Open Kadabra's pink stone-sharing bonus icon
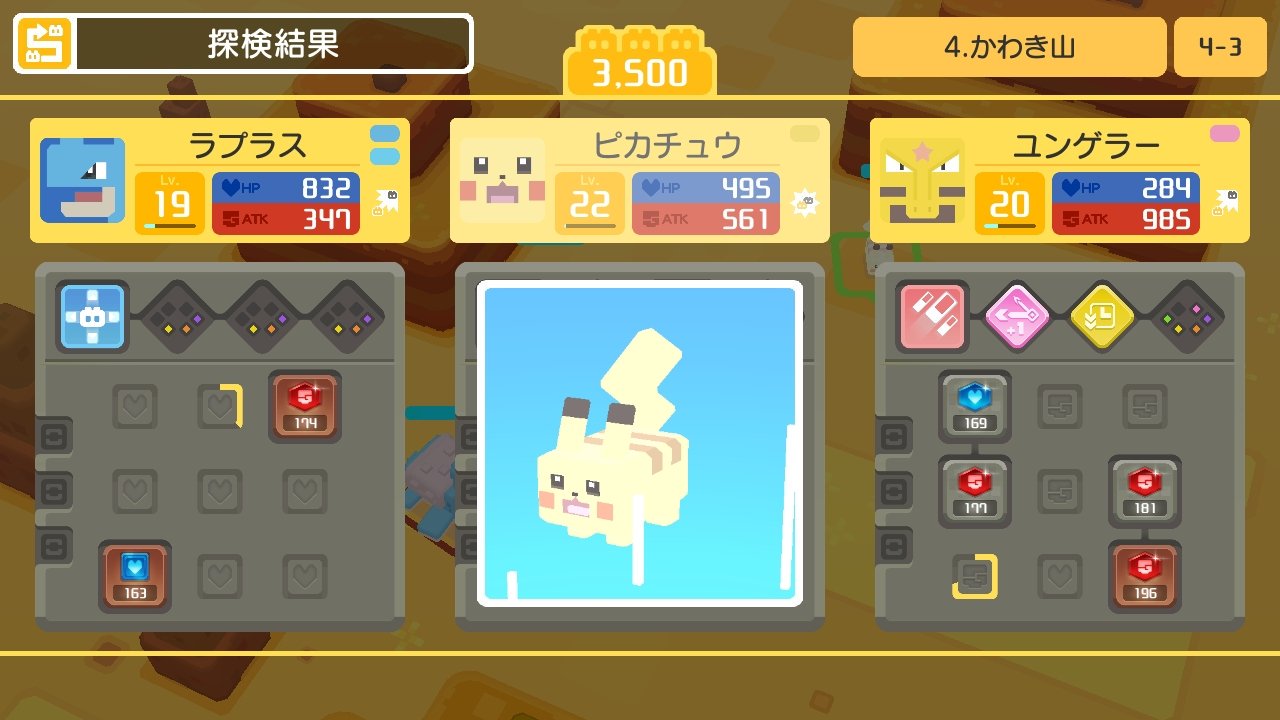 [x=932, y=317]
